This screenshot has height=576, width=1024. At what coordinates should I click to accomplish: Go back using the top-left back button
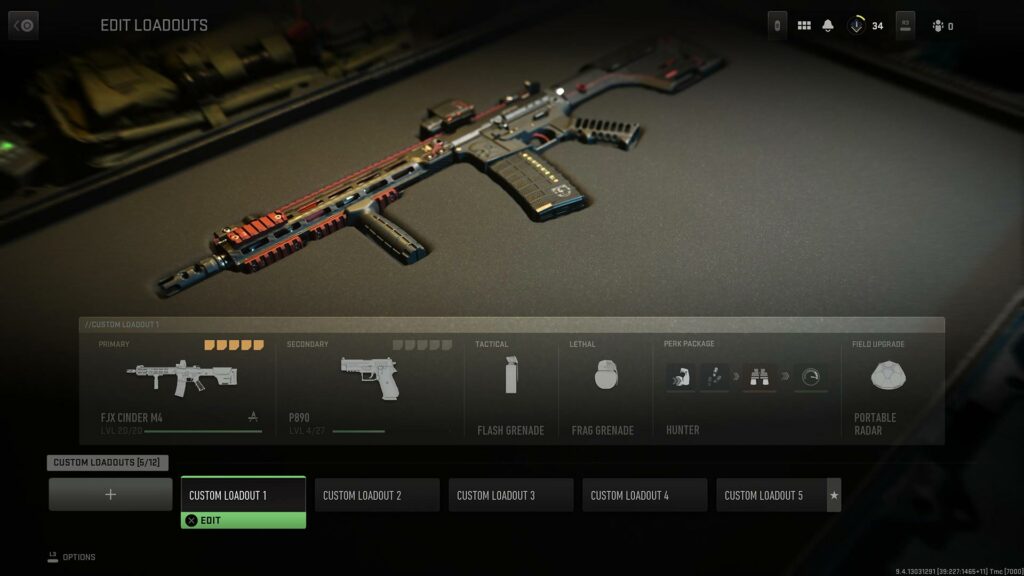[23, 25]
